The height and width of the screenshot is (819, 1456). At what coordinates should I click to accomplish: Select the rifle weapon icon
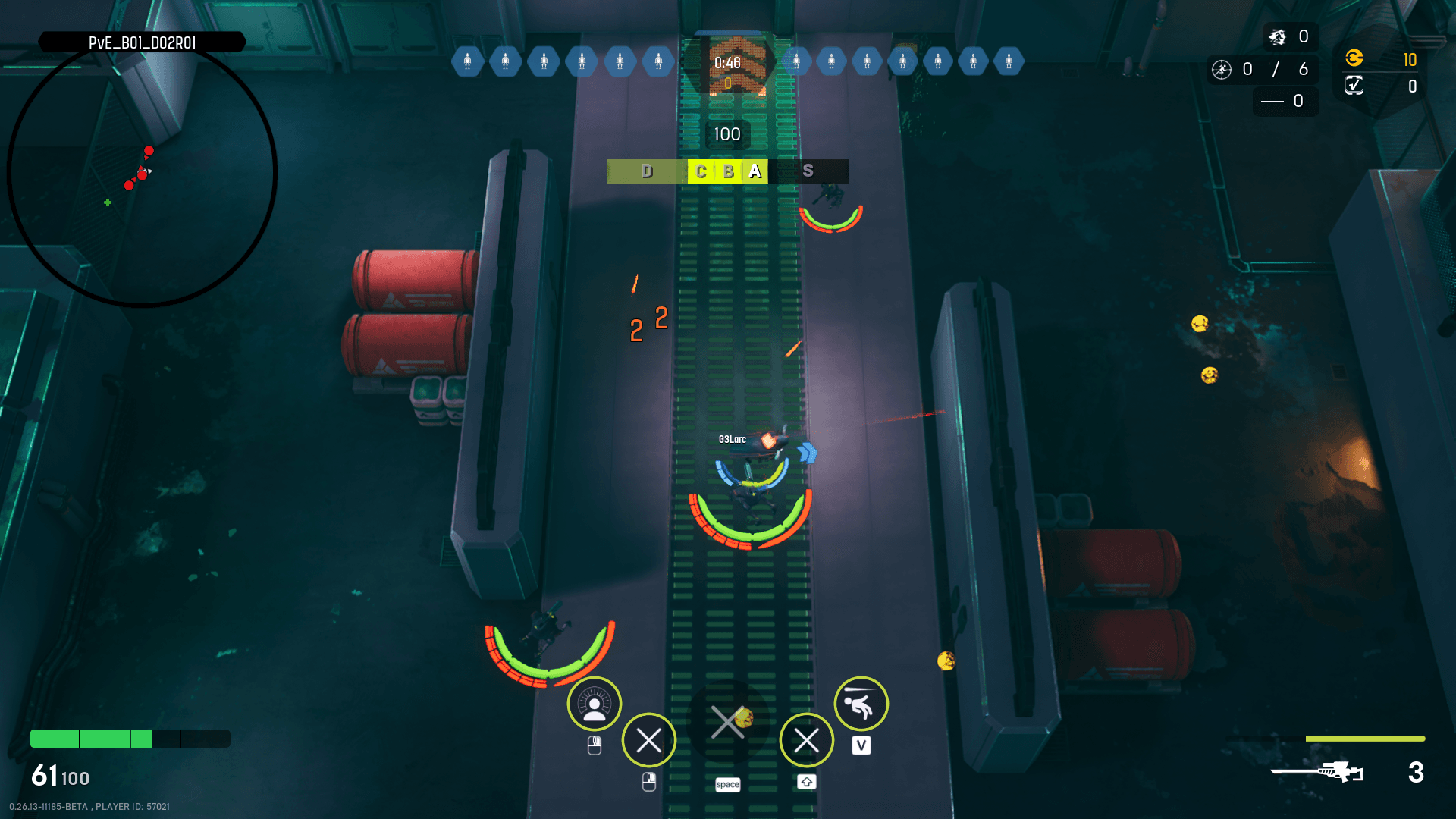pyautogui.click(x=1317, y=772)
